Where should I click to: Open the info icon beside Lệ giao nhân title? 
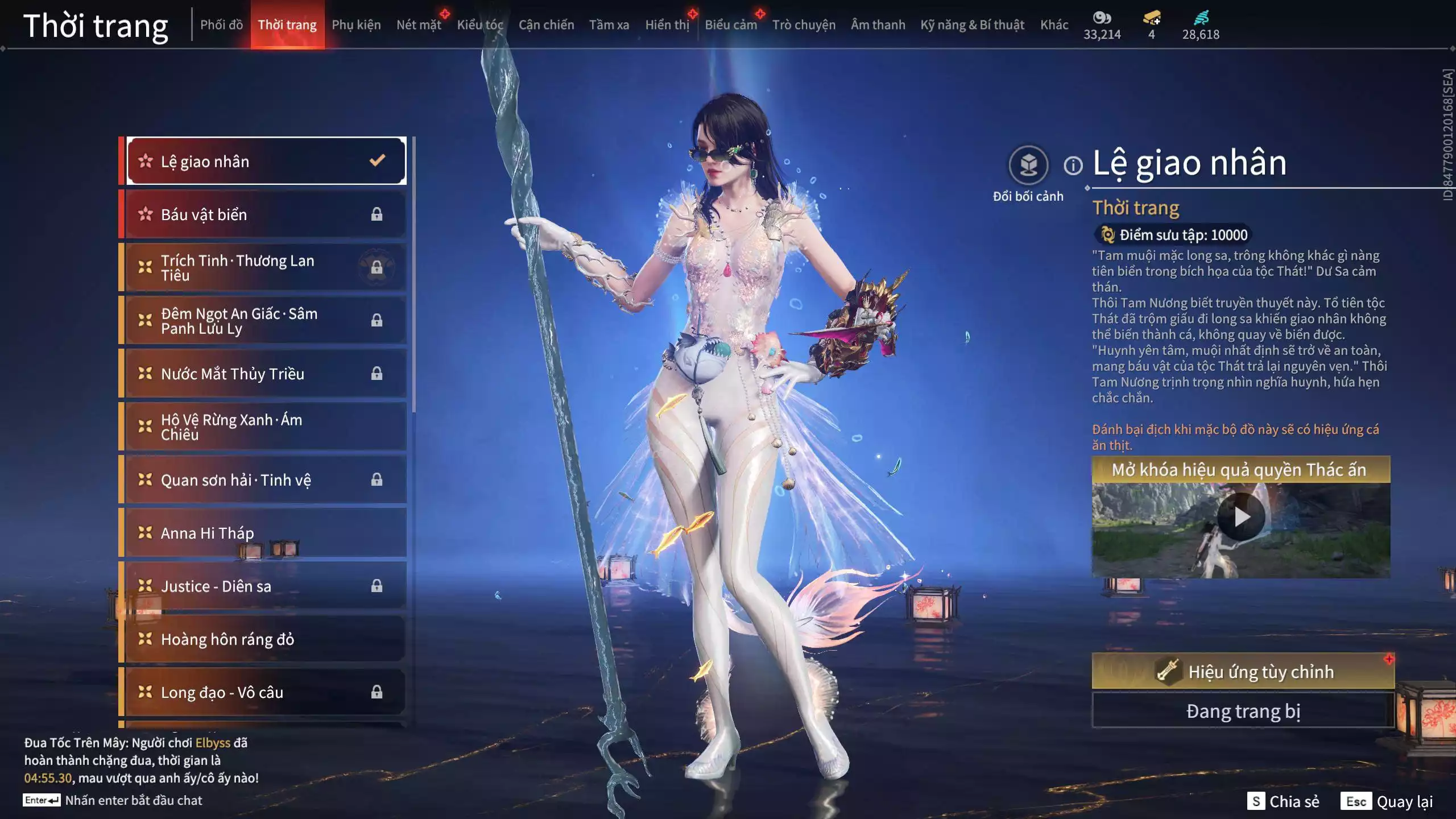tap(1073, 166)
